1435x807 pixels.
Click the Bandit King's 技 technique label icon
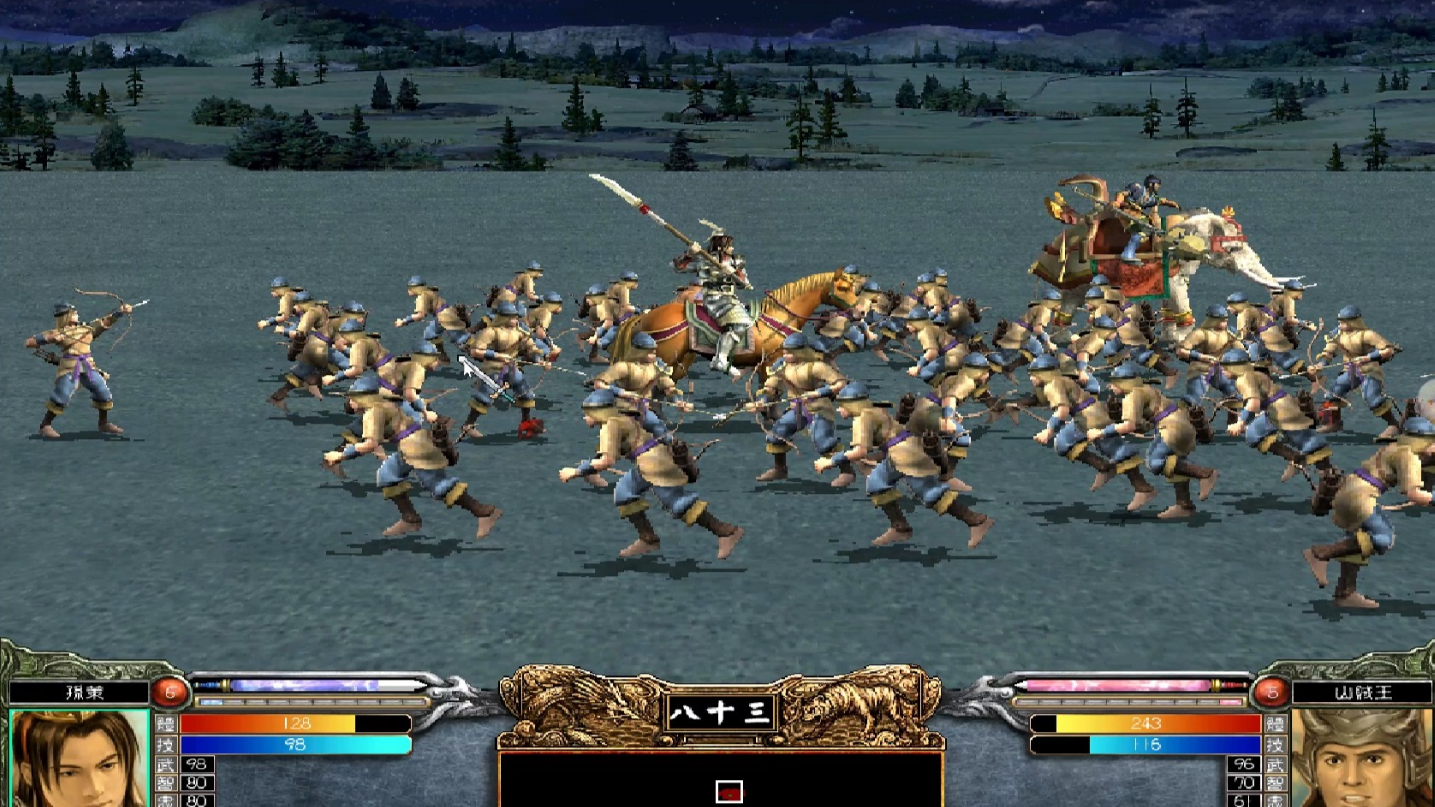click(1274, 745)
